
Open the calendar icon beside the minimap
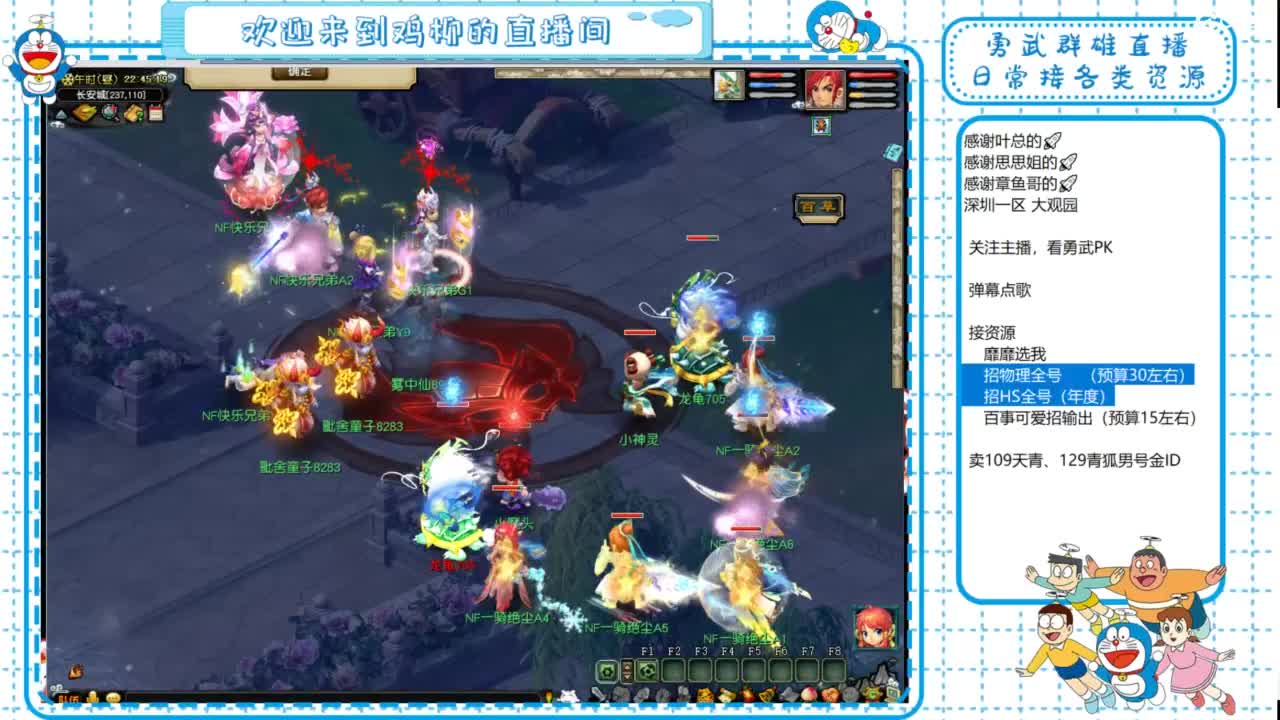point(156,113)
